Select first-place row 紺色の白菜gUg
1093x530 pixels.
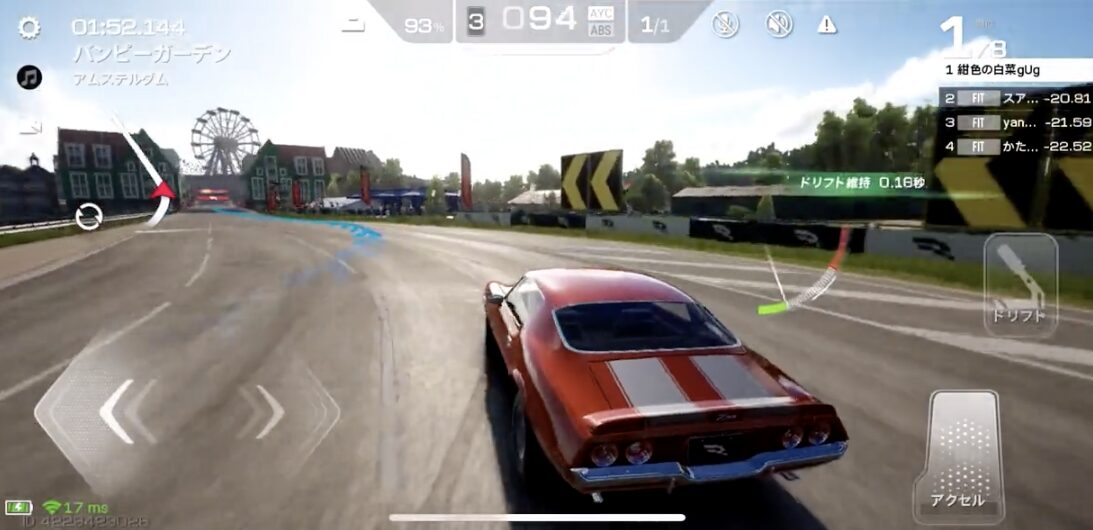(x=1014, y=71)
